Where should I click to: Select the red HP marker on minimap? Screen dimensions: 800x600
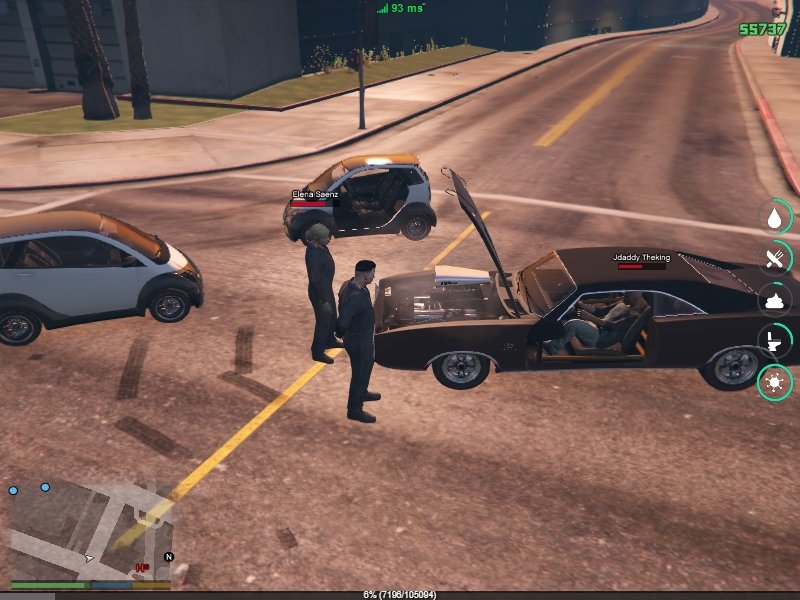143,567
